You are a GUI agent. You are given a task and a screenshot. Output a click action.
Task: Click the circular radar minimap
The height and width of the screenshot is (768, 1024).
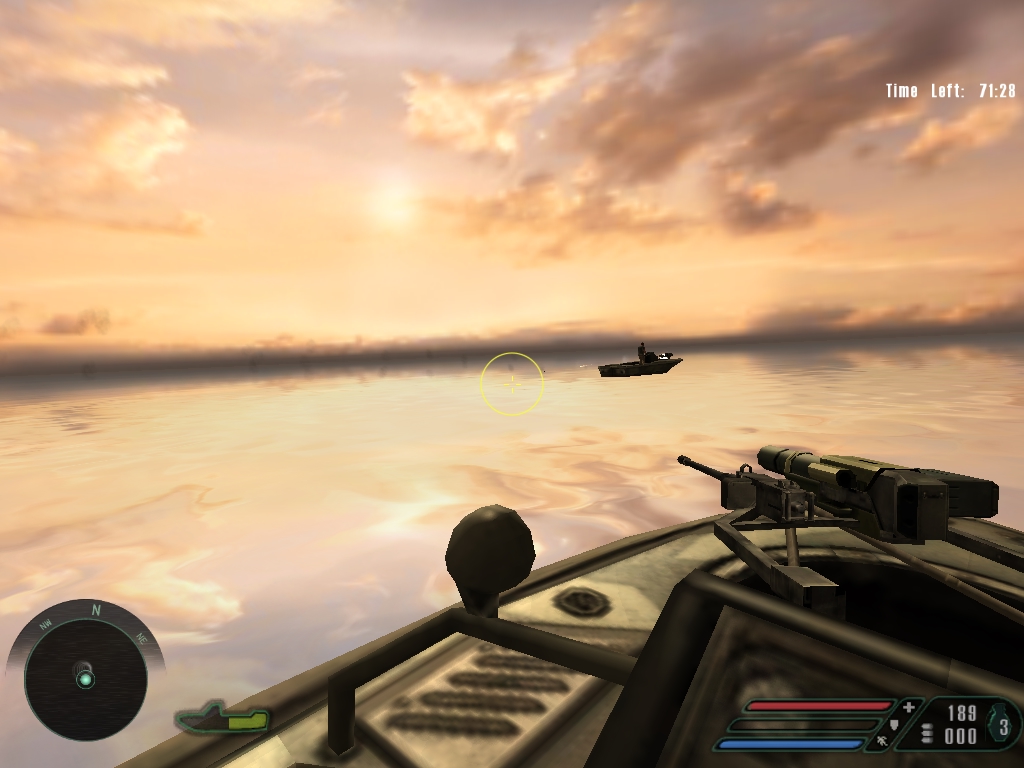click(85, 679)
